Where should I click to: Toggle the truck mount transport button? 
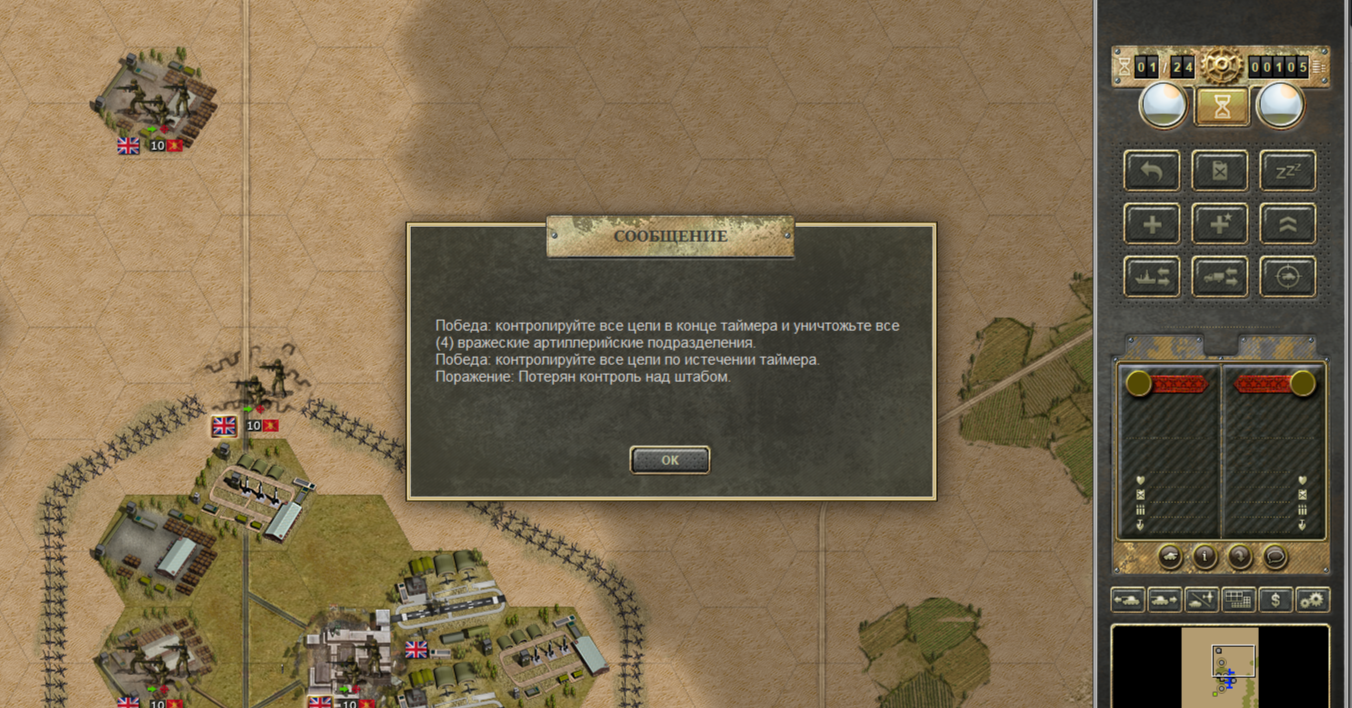(x=1219, y=277)
